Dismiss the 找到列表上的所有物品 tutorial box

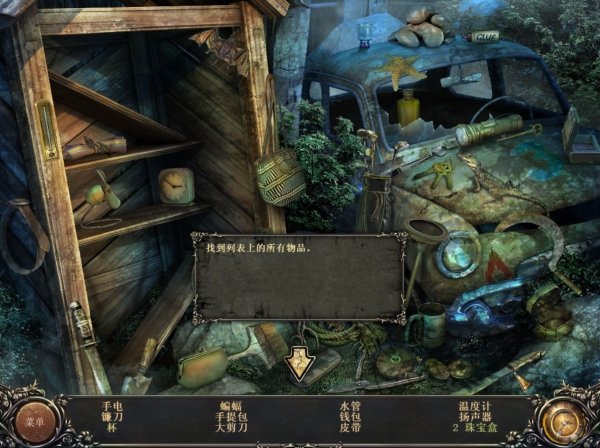pyautogui.click(x=299, y=363)
